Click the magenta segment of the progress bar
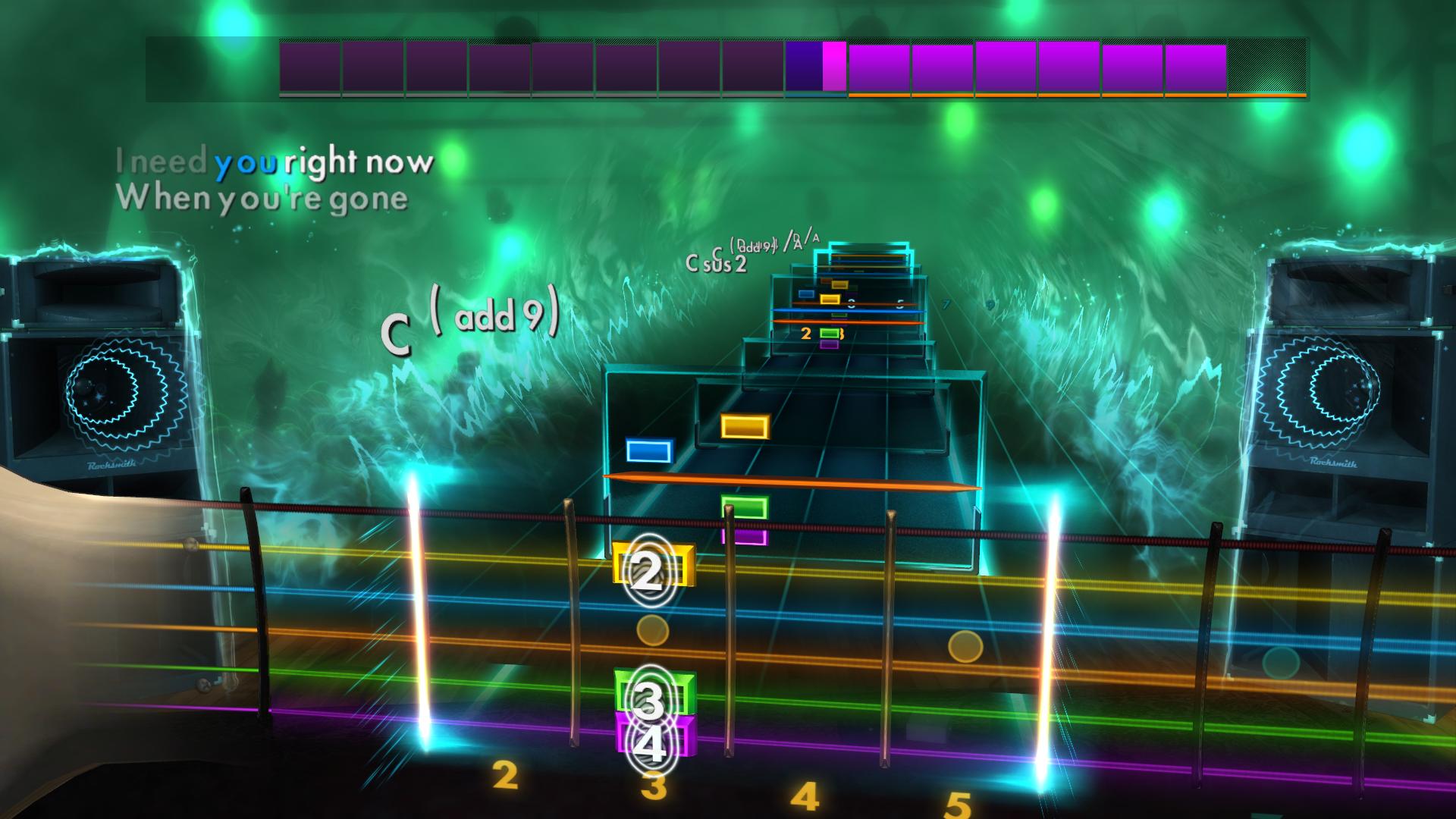 pos(833,67)
